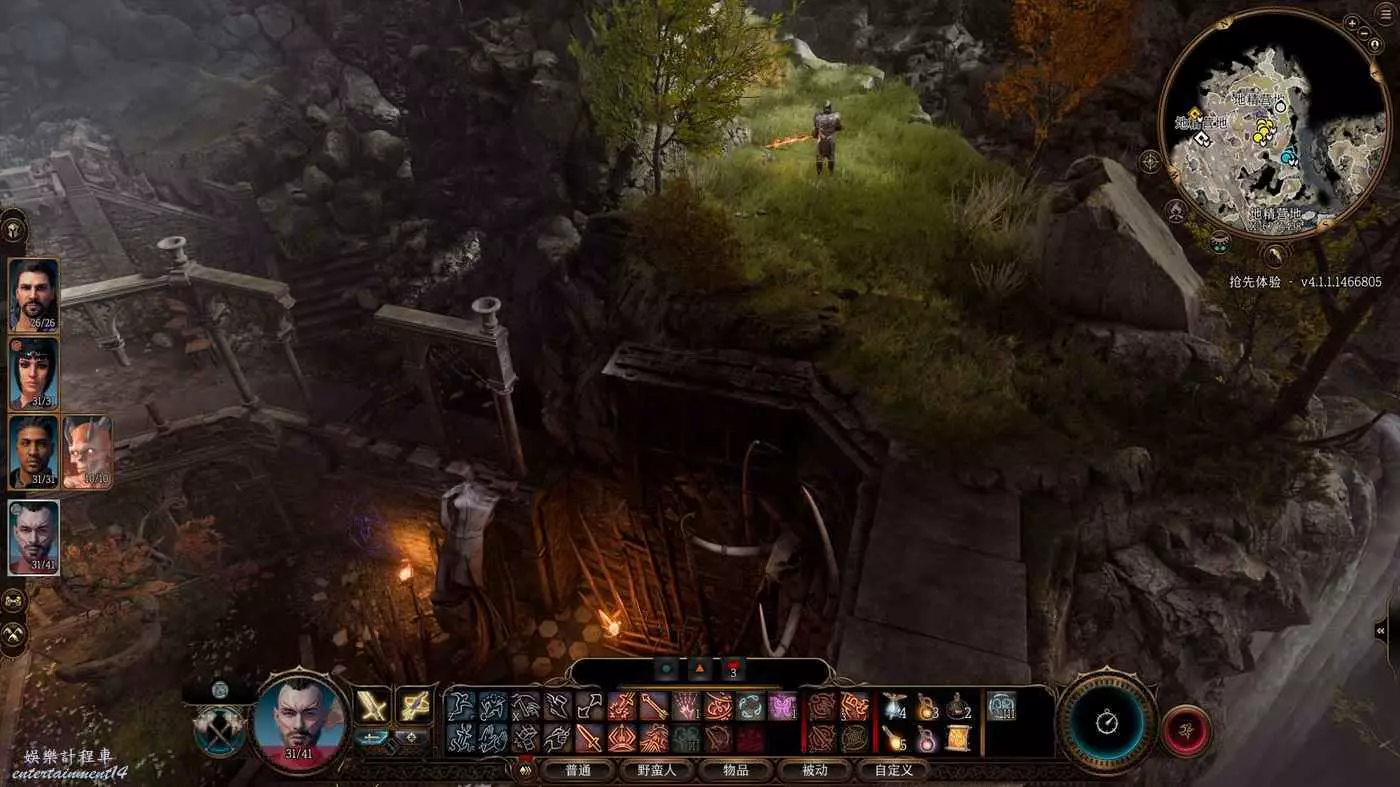Image resolution: width=1400 pixels, height=787 pixels.
Task: Select the imp familiar portrait
Action: pos(87,452)
